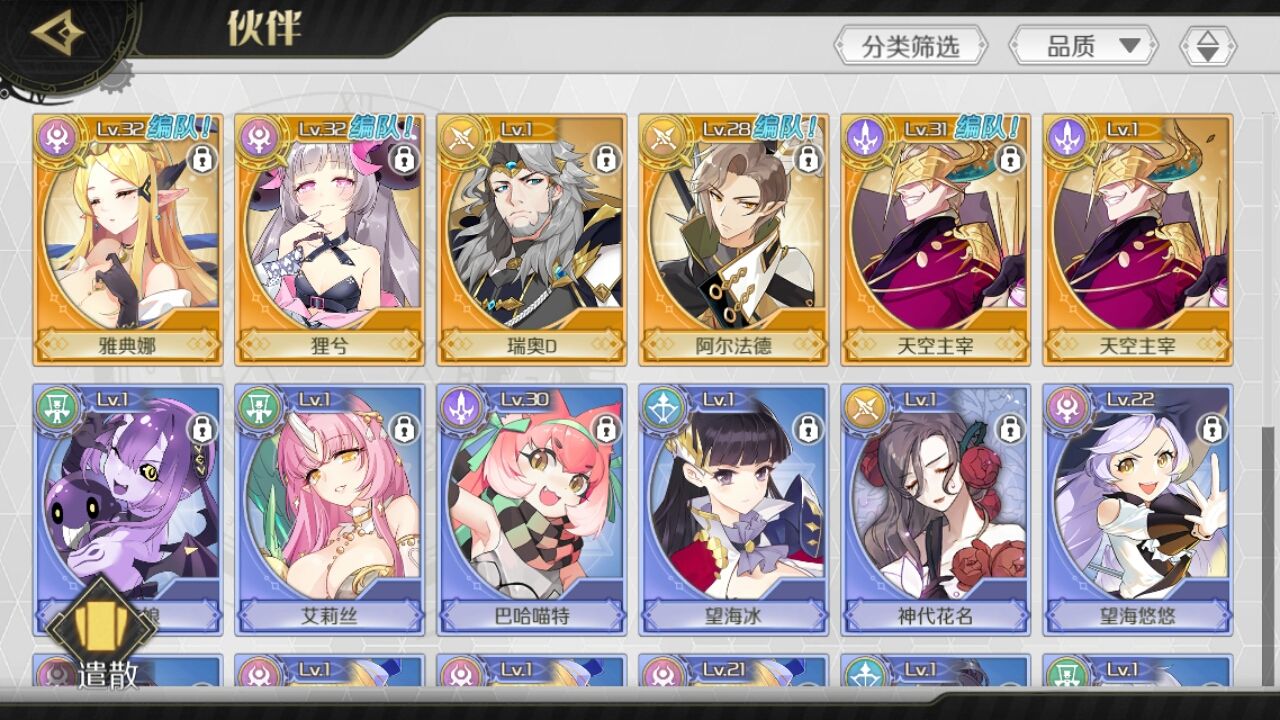Image resolution: width=1280 pixels, height=720 pixels.
Task: Click the lock icon on 雅典娜's card
Action: [x=202, y=158]
